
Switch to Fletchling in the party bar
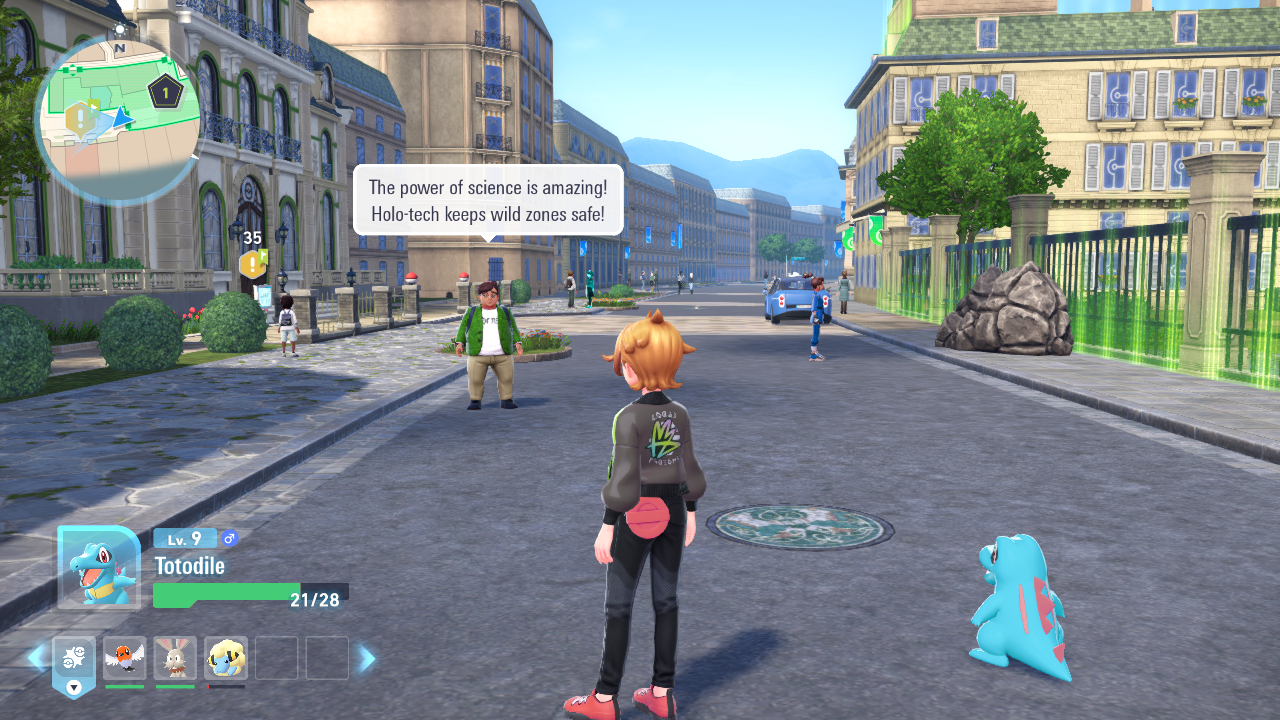point(124,658)
